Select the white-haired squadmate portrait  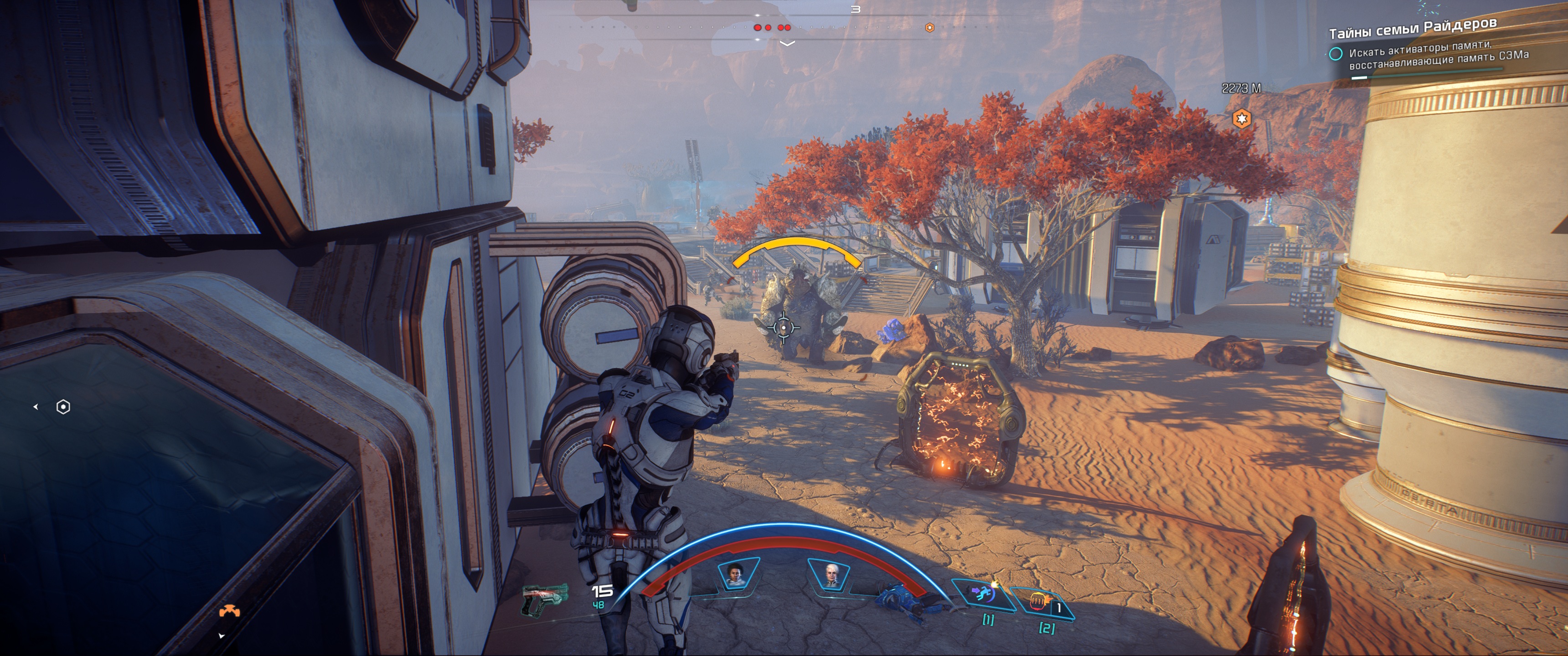coord(830,574)
